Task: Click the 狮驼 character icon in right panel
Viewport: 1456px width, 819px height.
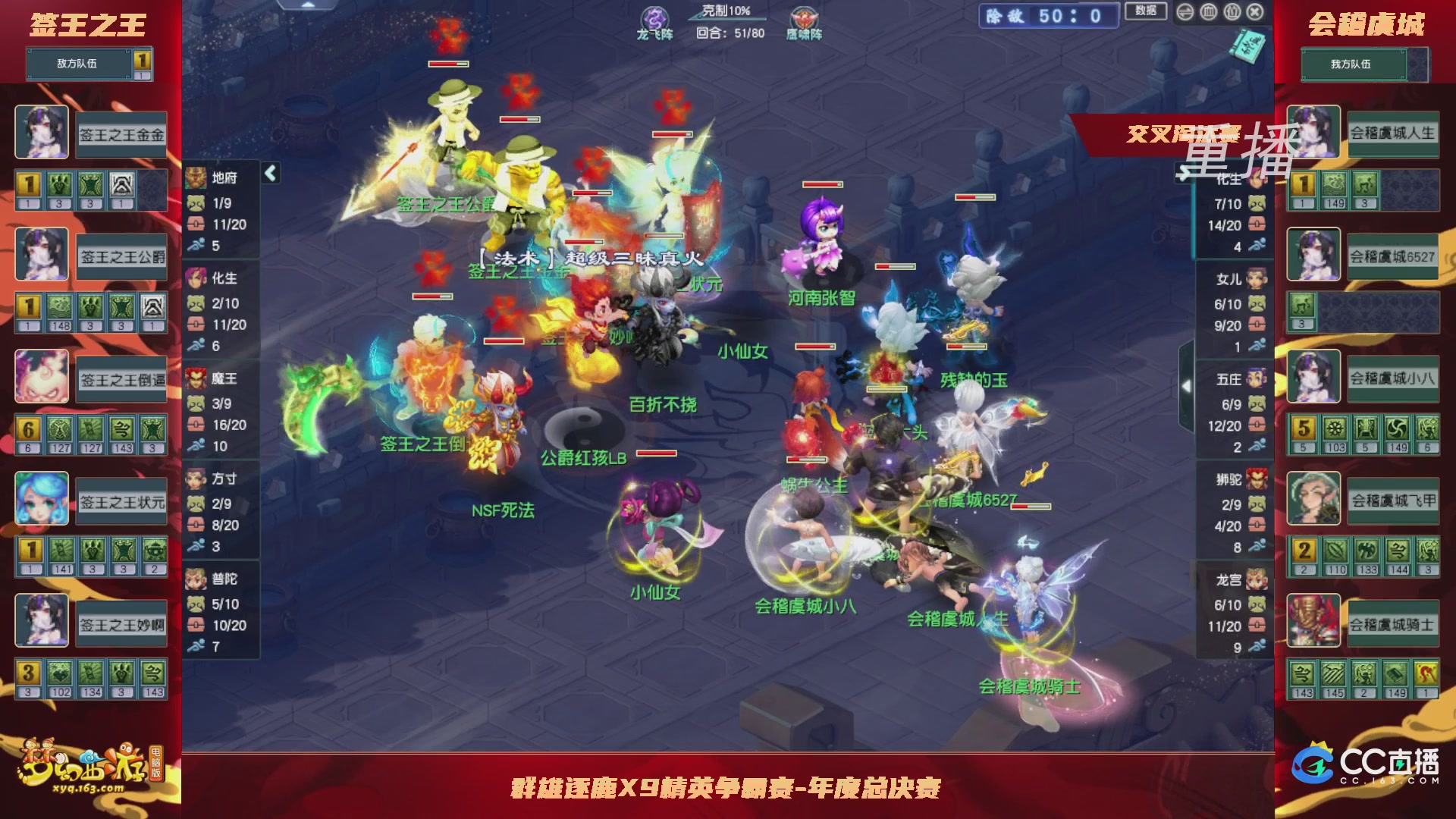Action: [x=1258, y=479]
